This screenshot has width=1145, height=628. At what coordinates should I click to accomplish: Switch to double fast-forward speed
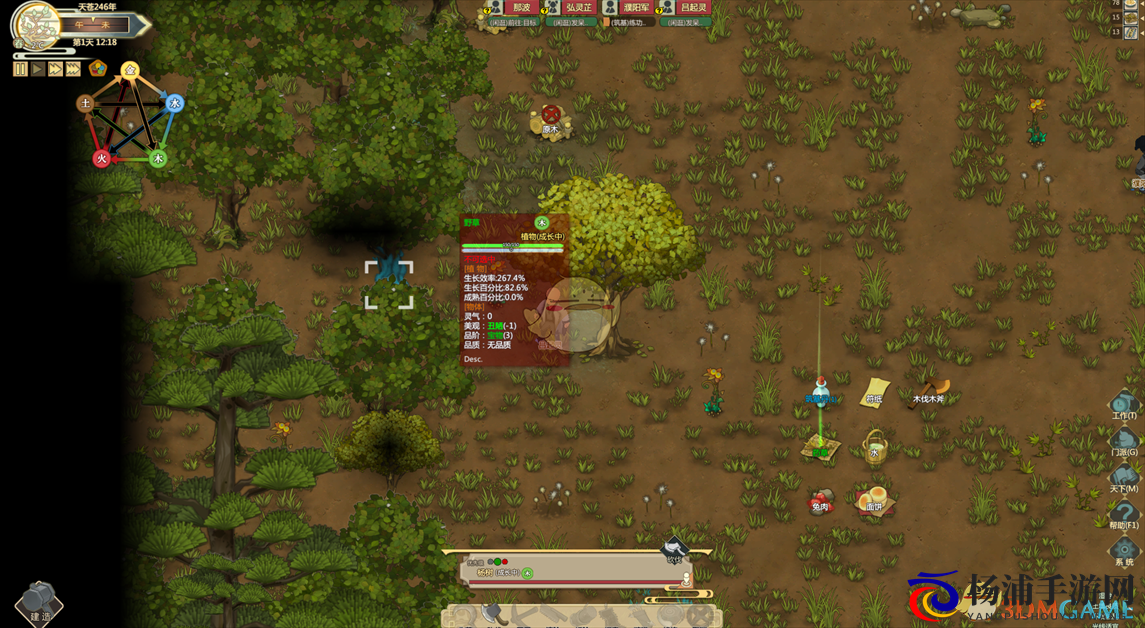click(x=56, y=69)
